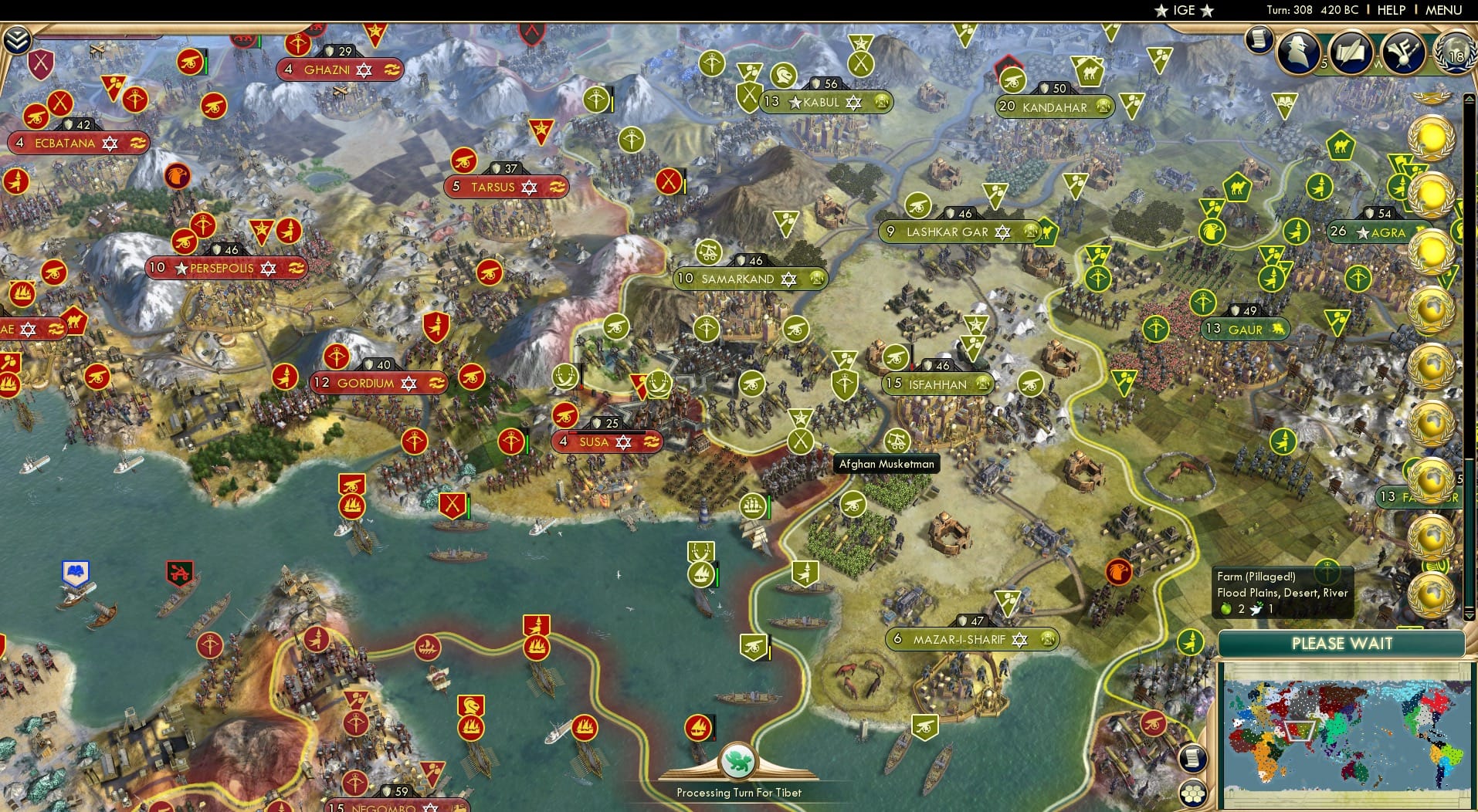Viewport: 1478px width, 812px height.
Task: View victory progress on the laurel globe showing 18
Action: pyautogui.click(x=1455, y=54)
